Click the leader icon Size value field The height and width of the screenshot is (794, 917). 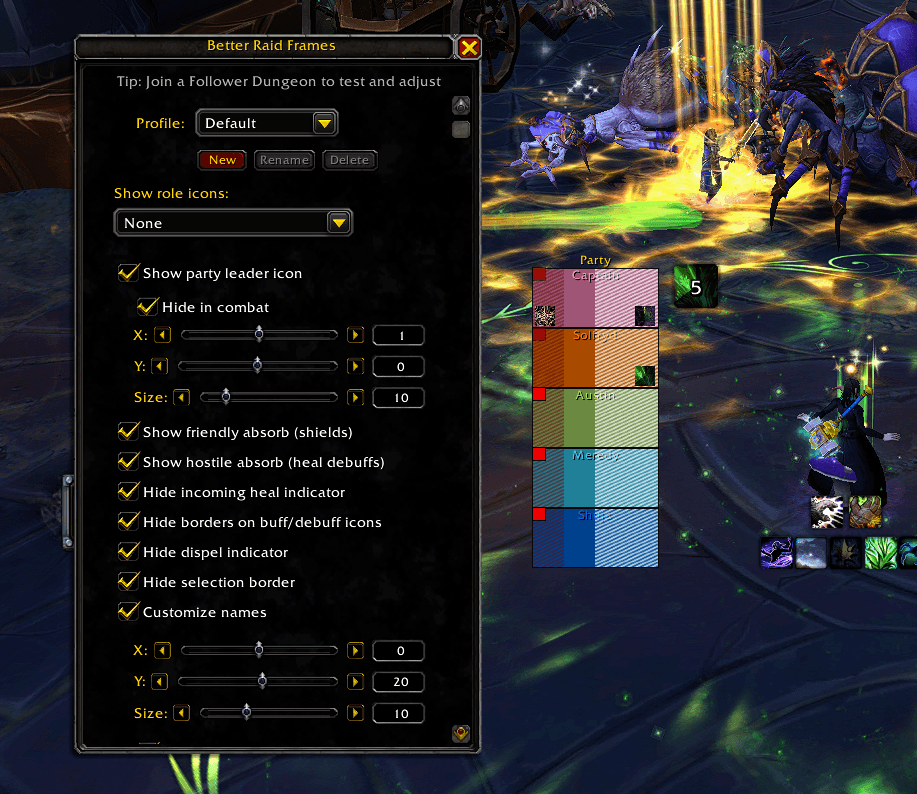(398, 398)
